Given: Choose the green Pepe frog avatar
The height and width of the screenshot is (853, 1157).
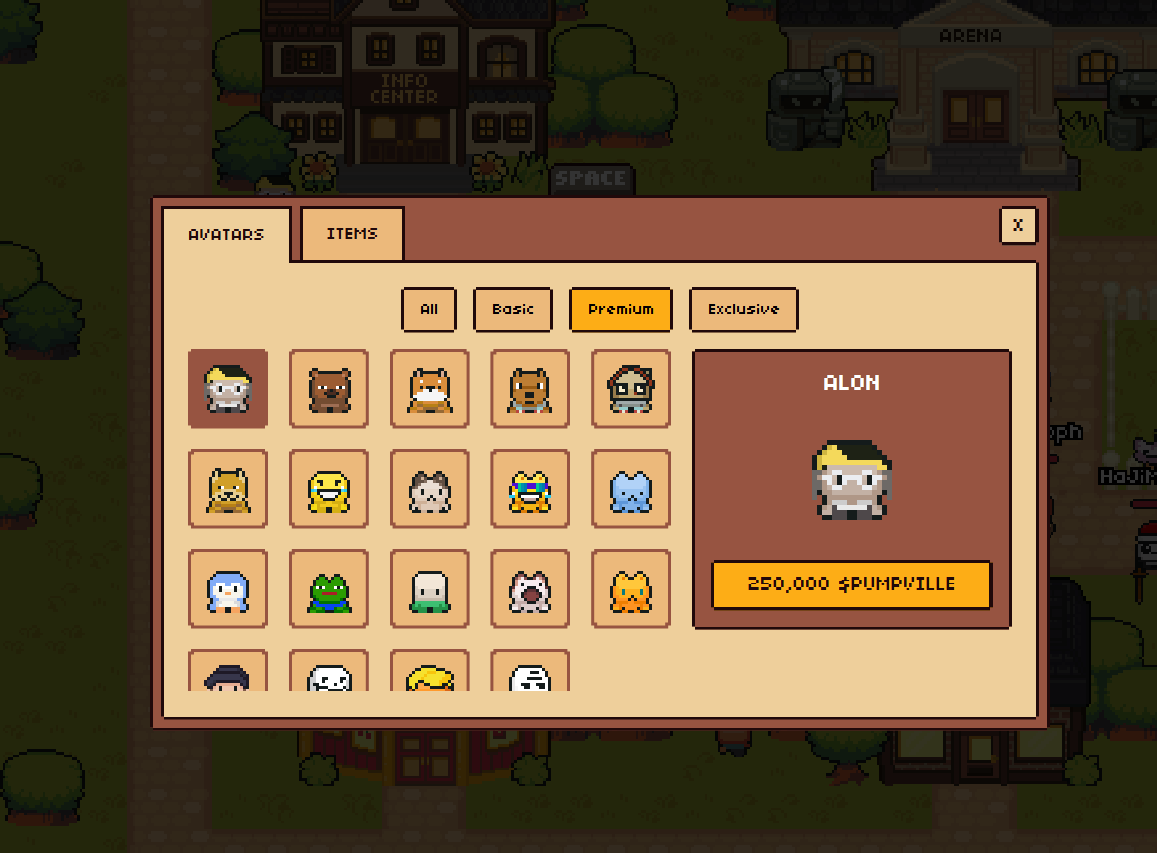Looking at the screenshot, I should (x=329, y=589).
